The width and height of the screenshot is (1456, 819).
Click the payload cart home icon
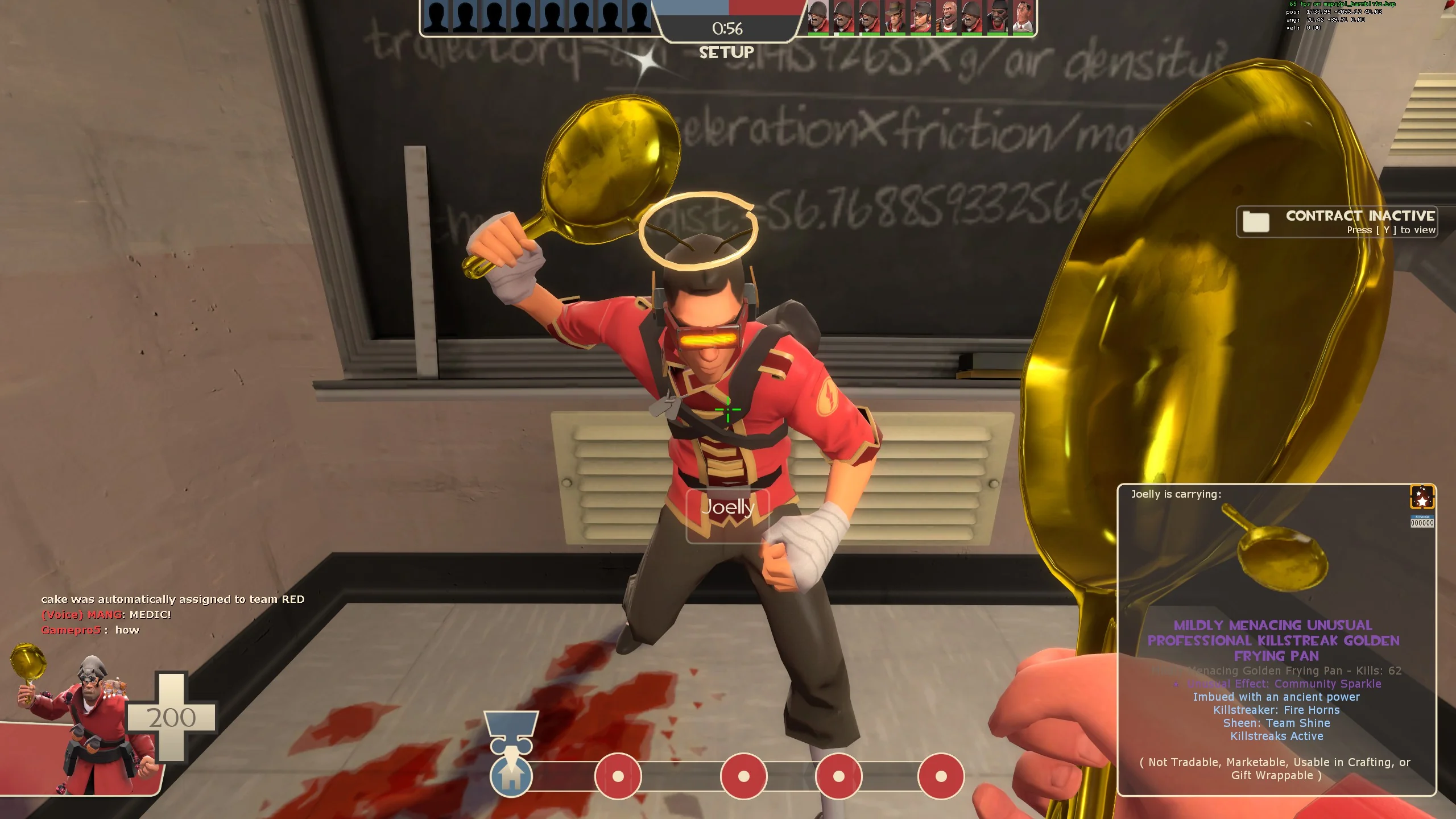click(x=511, y=776)
